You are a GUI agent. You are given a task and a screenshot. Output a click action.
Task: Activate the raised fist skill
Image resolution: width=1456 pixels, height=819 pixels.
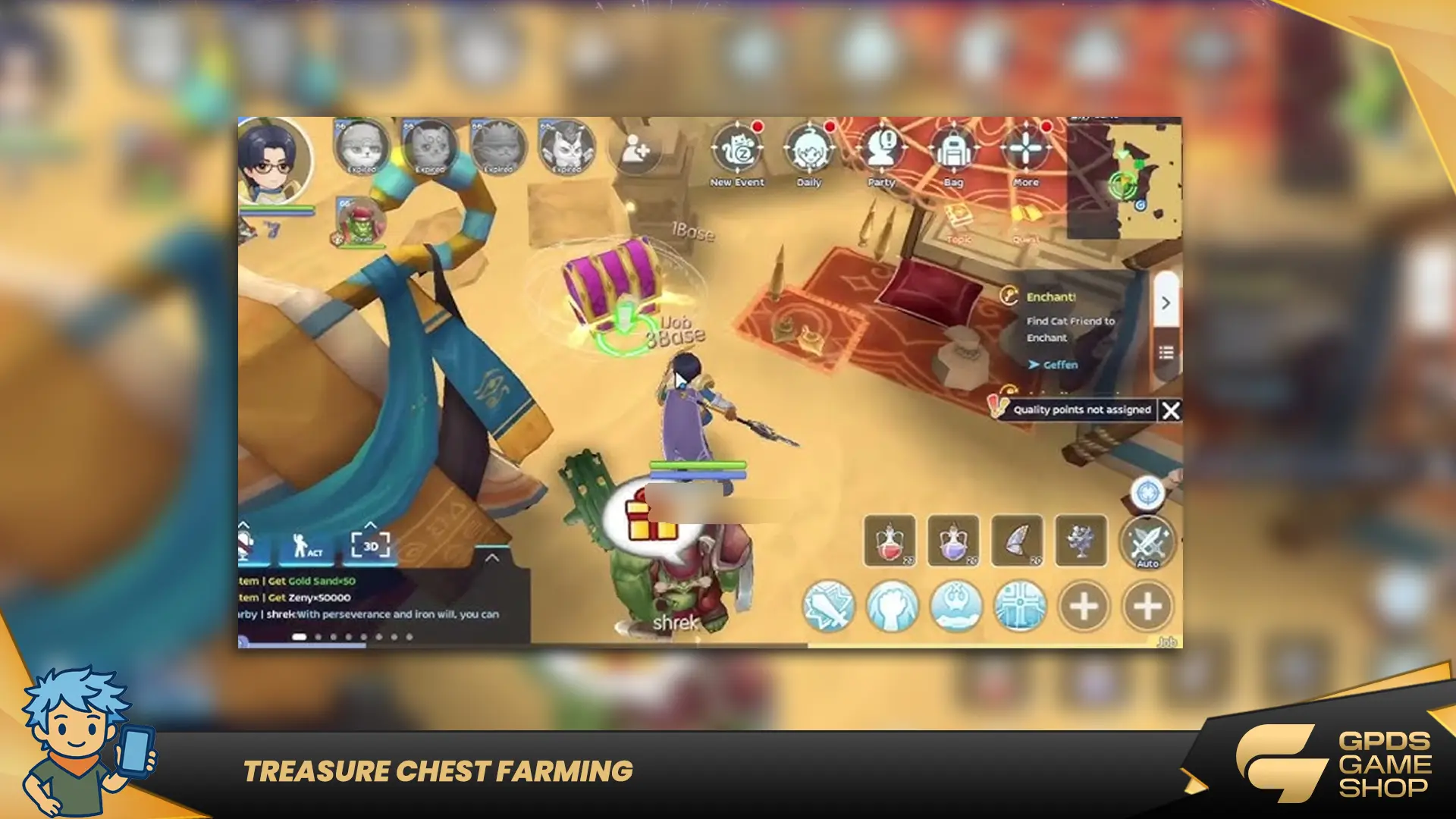point(893,606)
